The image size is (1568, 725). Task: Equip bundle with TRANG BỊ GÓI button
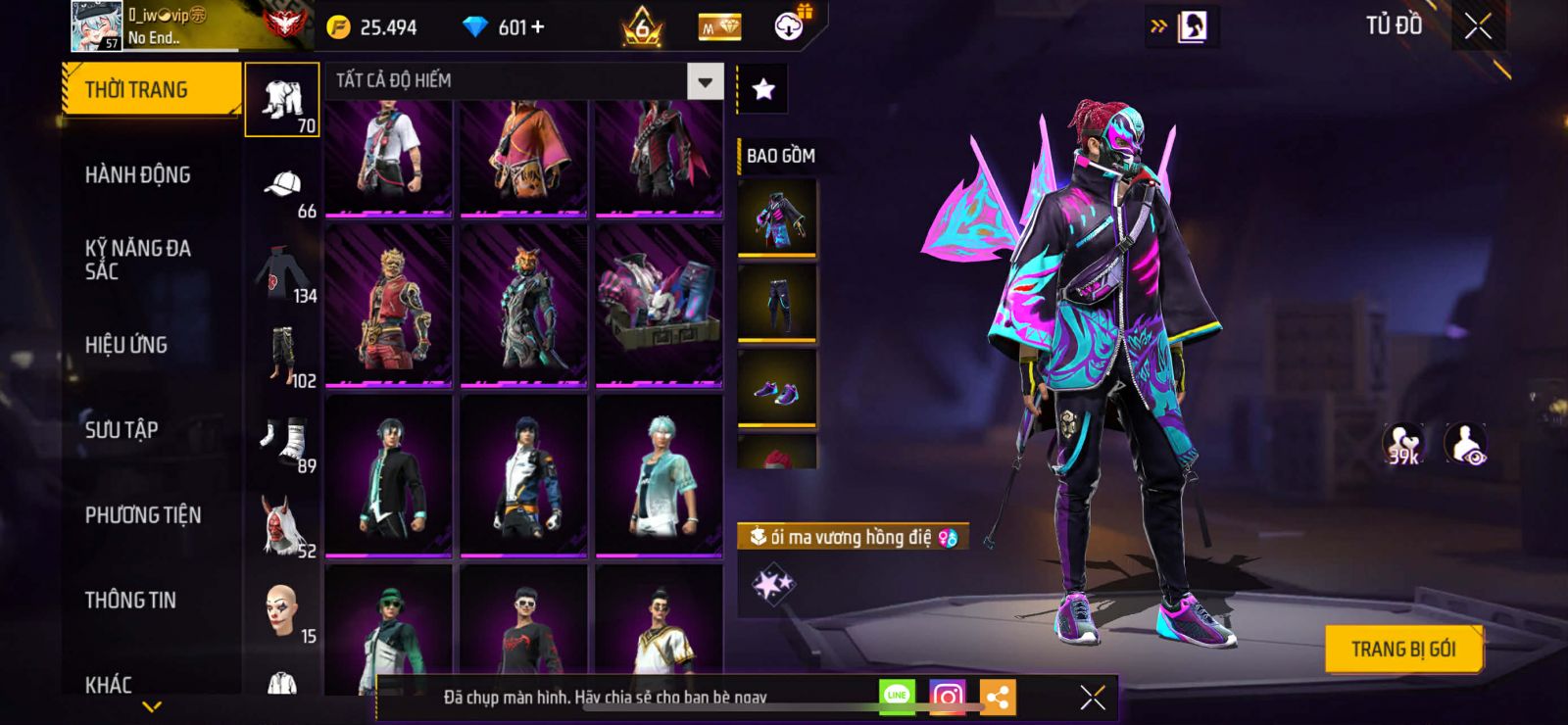click(1402, 650)
